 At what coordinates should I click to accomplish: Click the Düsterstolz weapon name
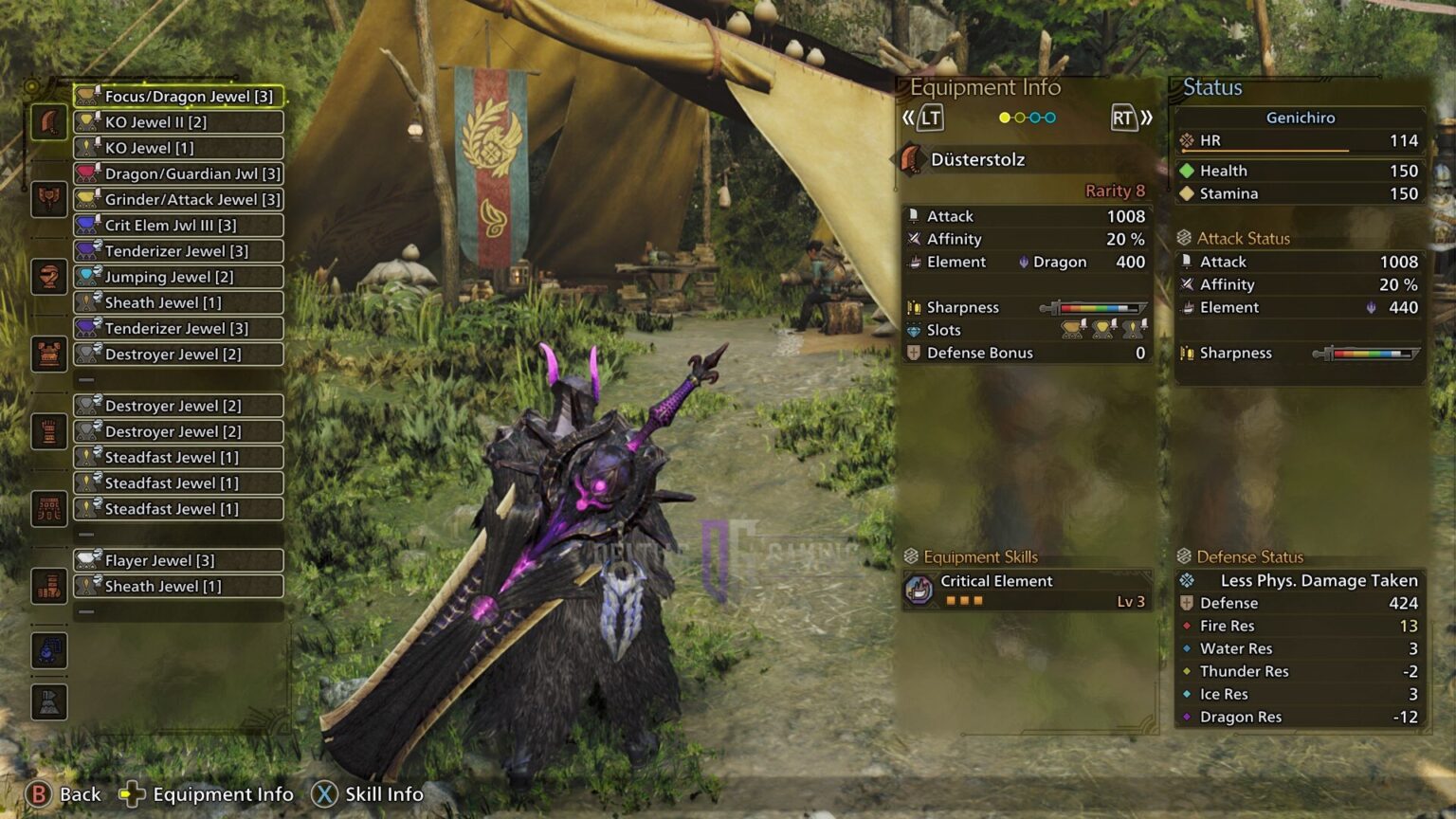[976, 159]
